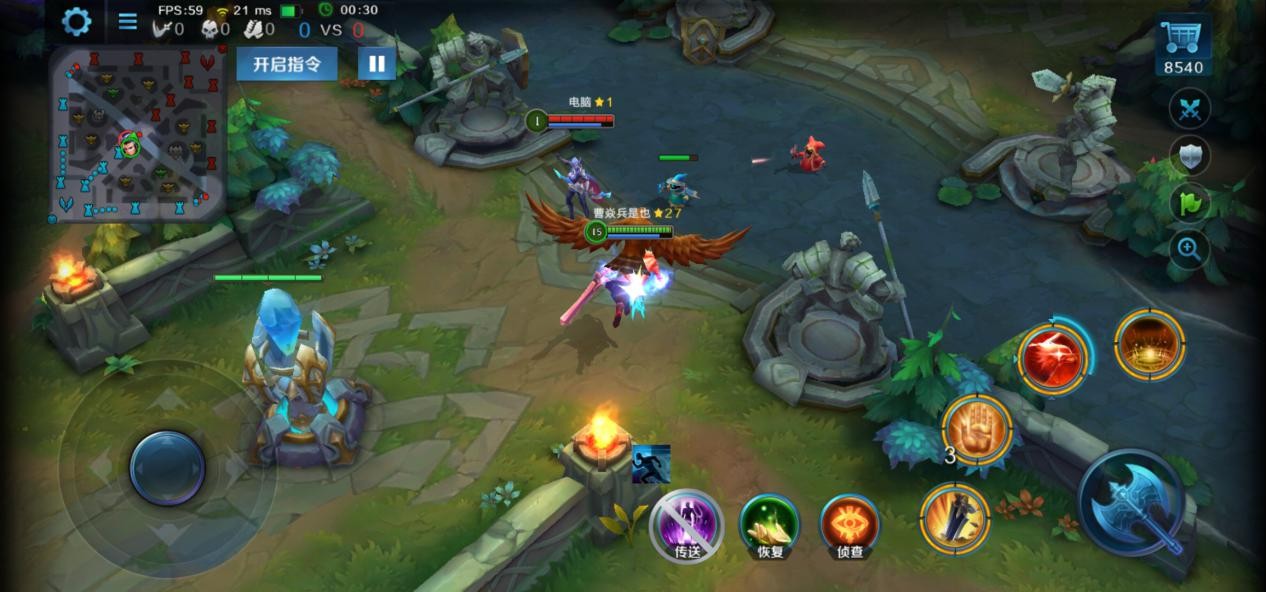Click the 开启指令 button
The image size is (1266, 592).
(x=286, y=64)
